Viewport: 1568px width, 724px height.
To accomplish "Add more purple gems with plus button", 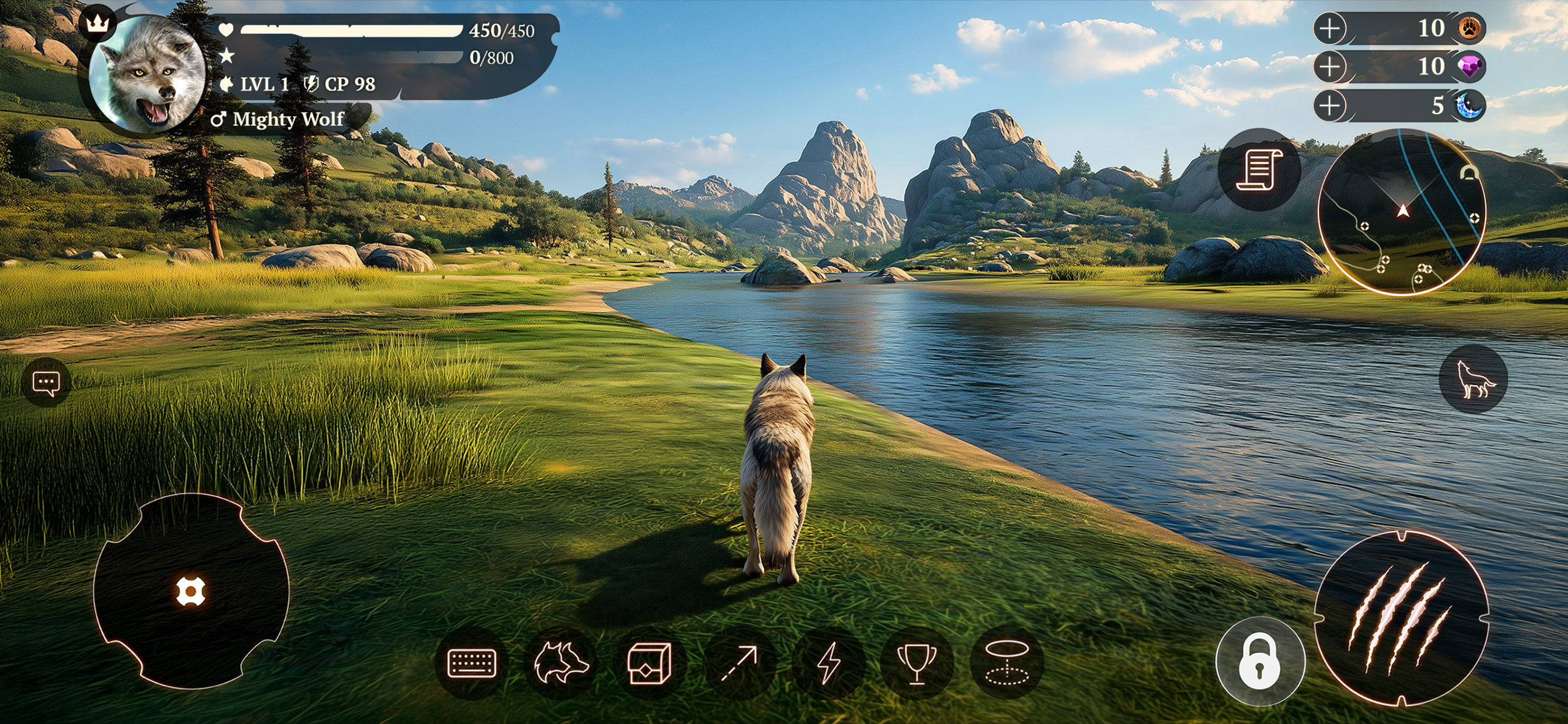I will (1329, 66).
